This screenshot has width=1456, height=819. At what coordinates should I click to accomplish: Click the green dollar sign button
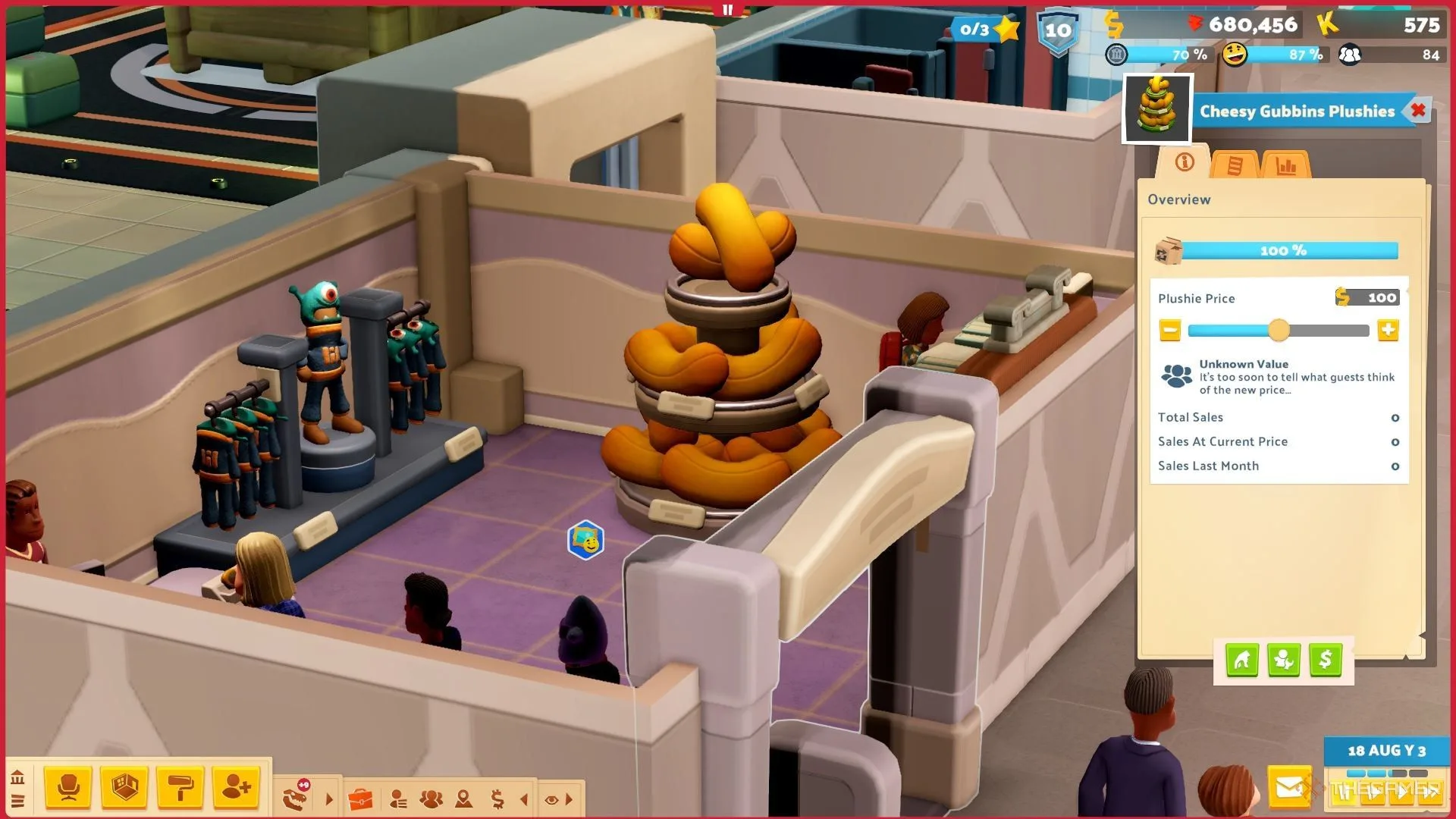[x=1325, y=661]
